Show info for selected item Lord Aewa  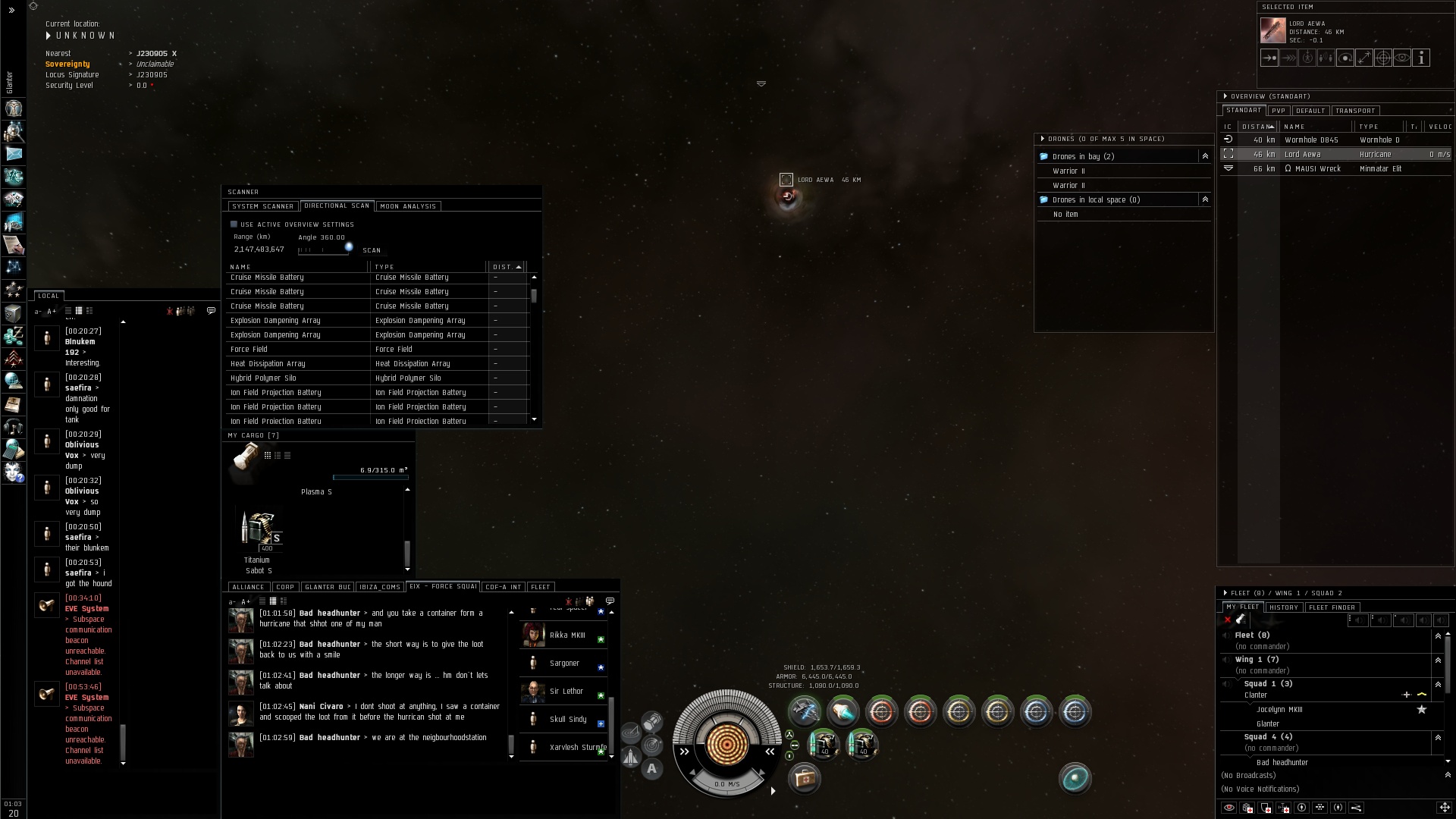1421,58
